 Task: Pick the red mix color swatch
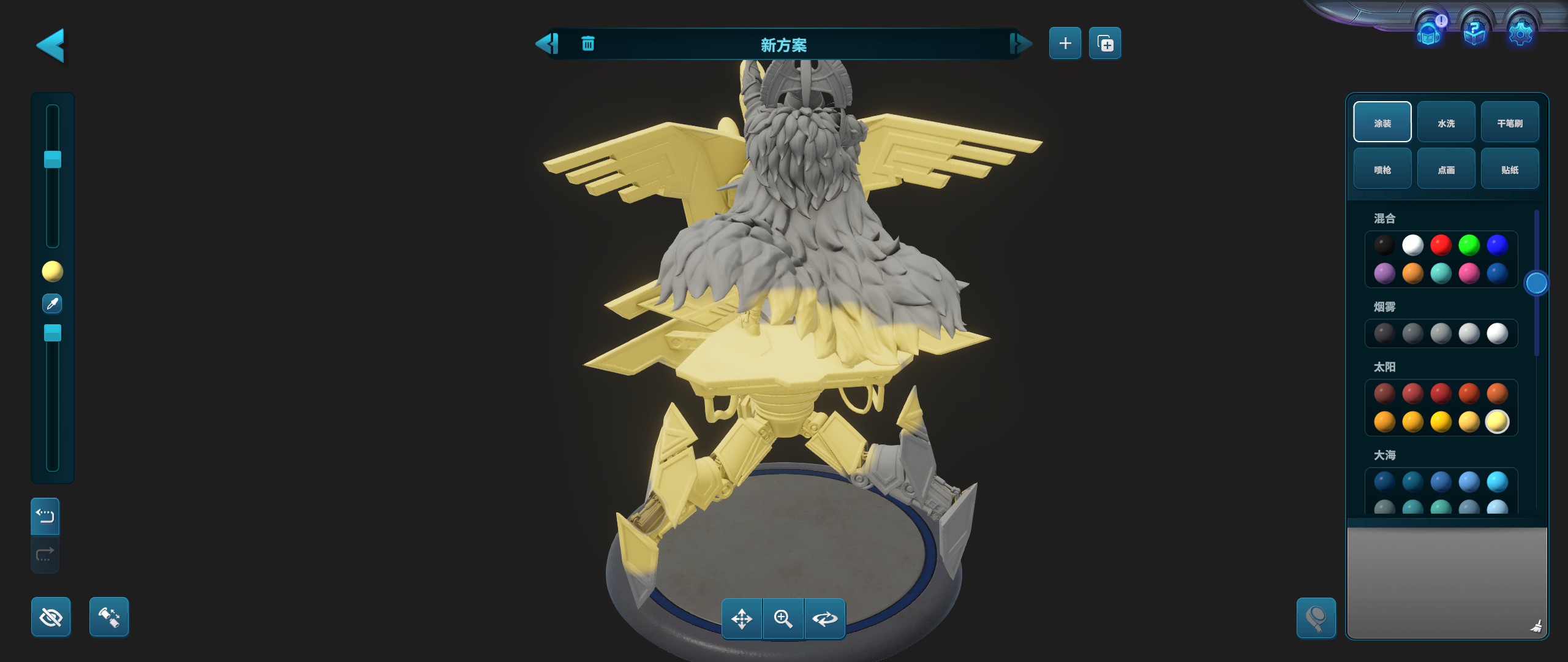(x=1441, y=245)
